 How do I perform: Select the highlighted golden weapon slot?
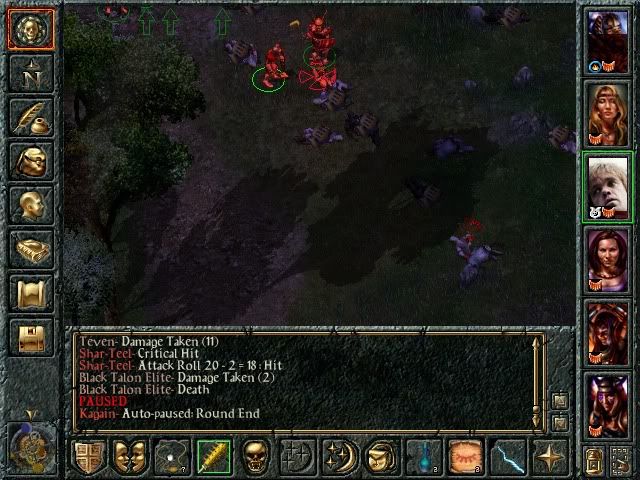(214, 456)
